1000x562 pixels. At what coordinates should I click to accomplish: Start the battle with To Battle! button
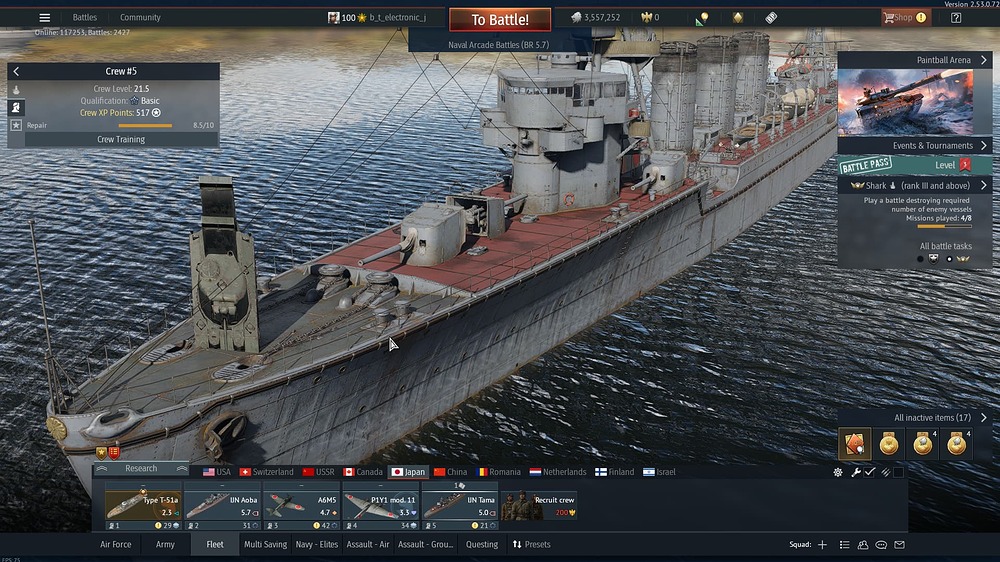(x=499, y=20)
